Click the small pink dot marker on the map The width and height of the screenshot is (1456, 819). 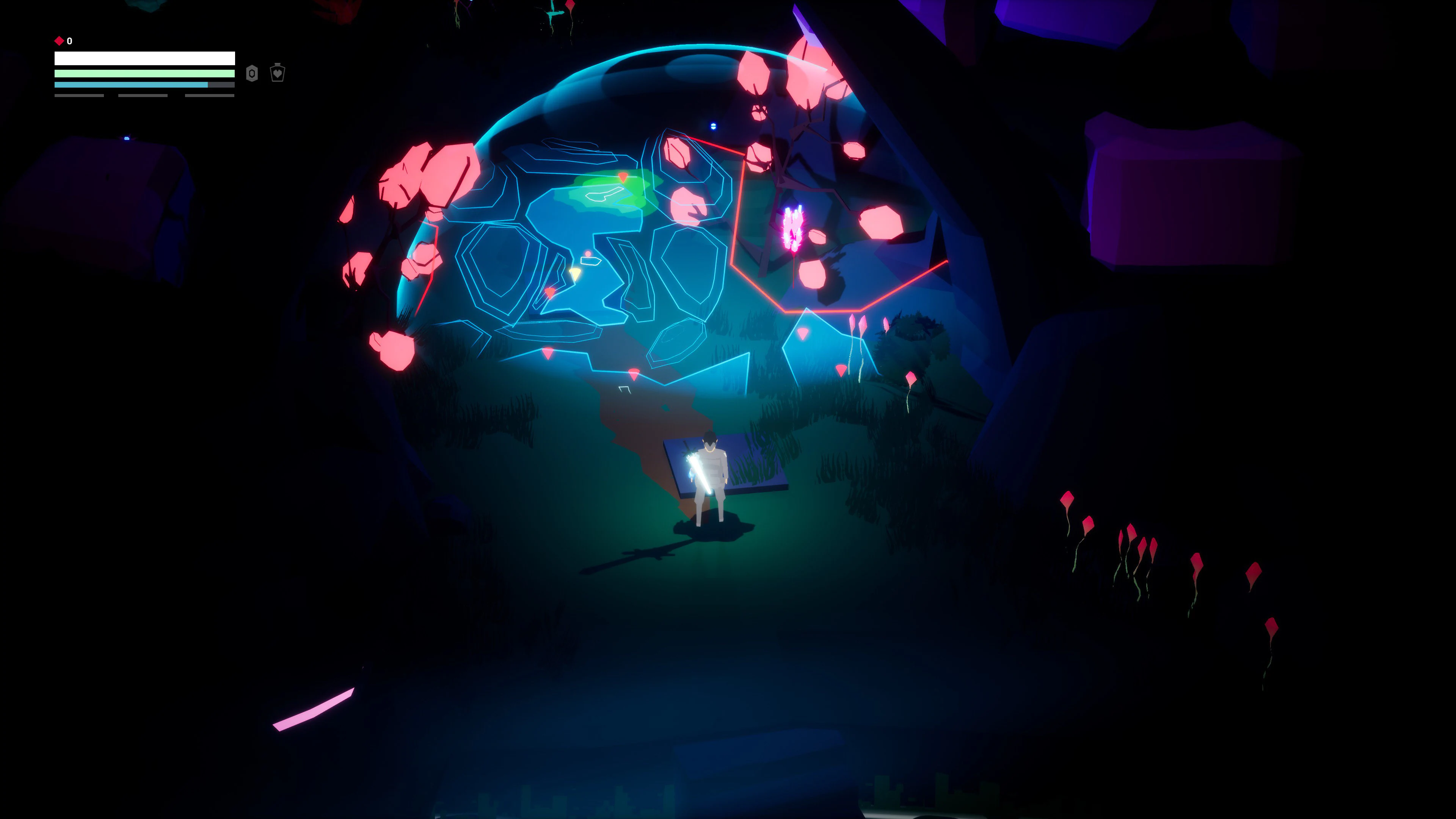pos(588,253)
